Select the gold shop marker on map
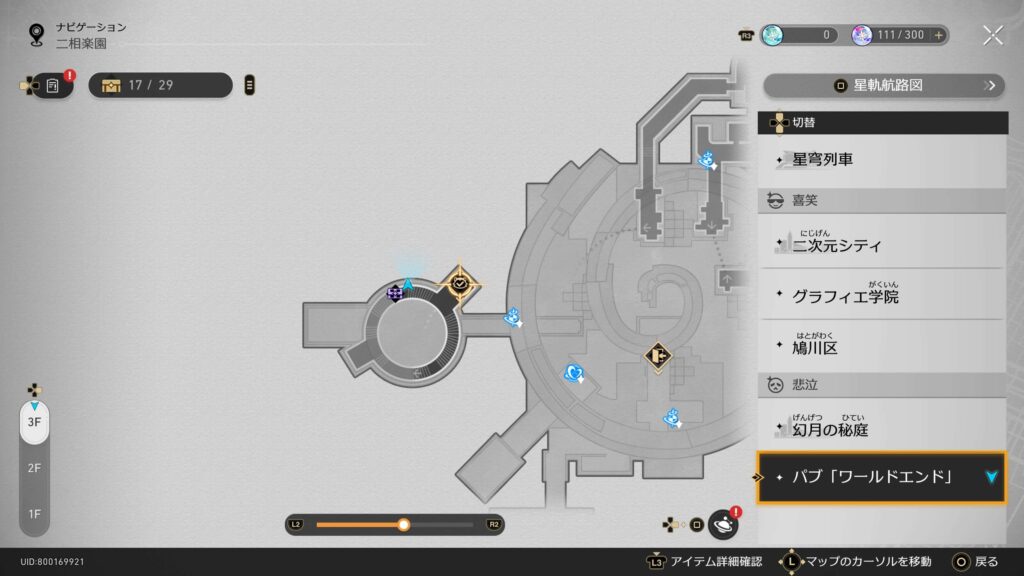The image size is (1024, 576). [657, 355]
